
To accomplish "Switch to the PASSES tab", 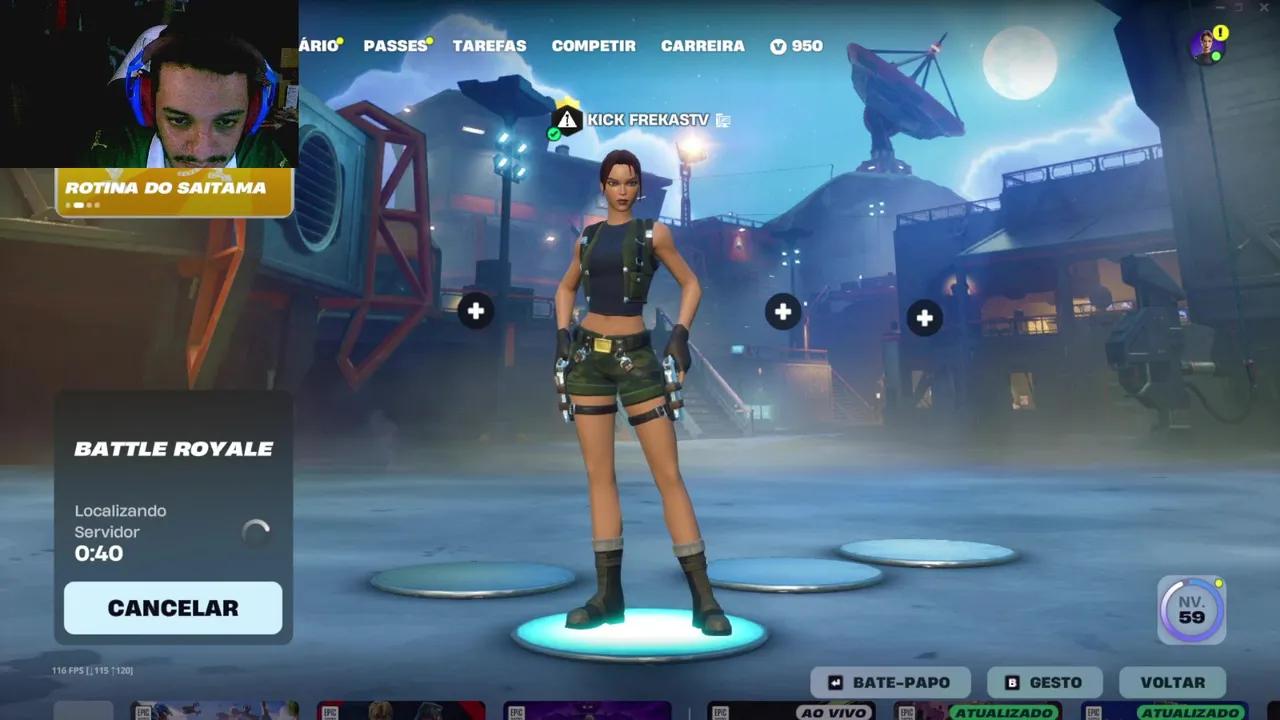I will point(395,45).
